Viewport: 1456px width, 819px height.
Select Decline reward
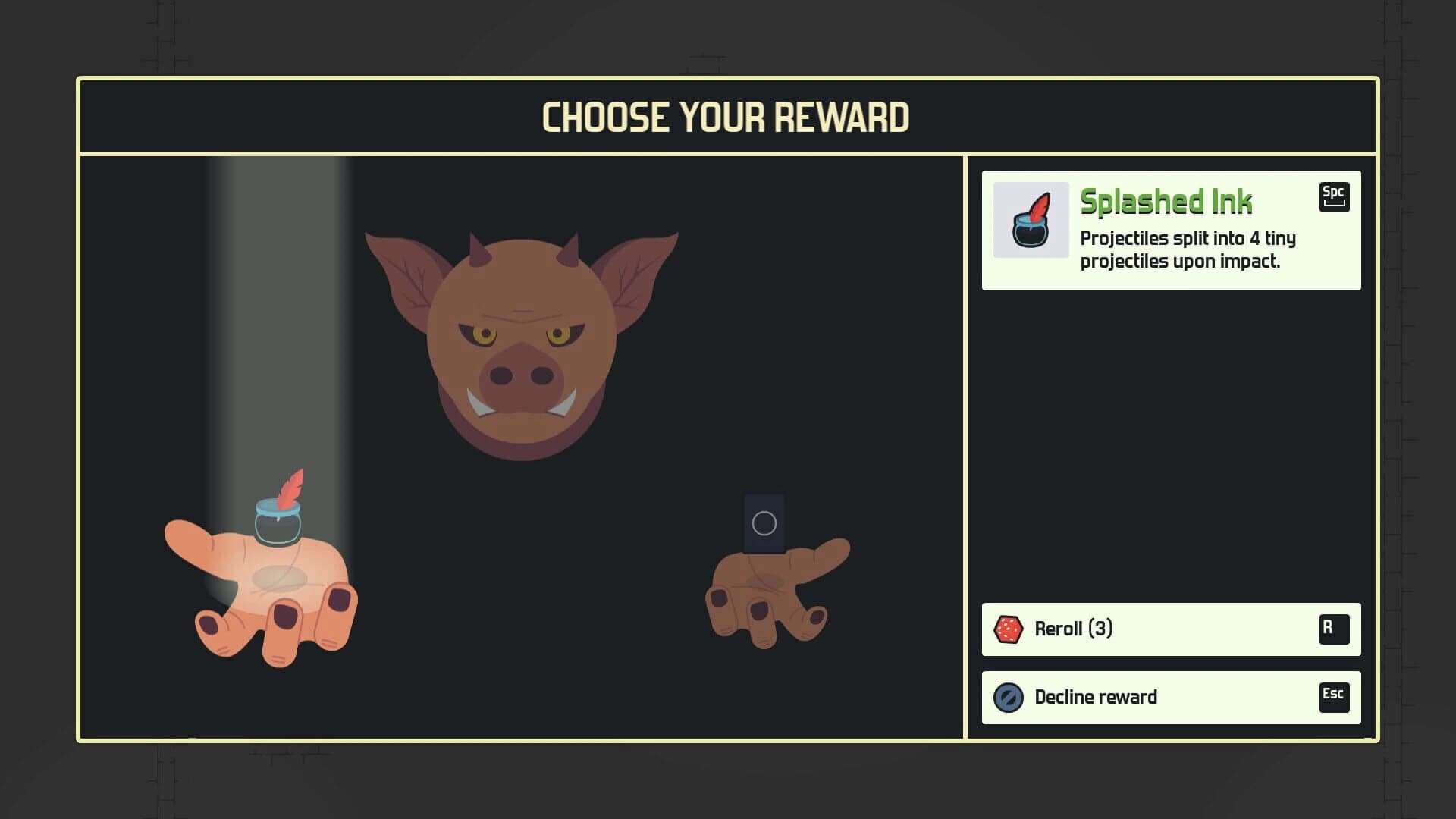[1170, 697]
